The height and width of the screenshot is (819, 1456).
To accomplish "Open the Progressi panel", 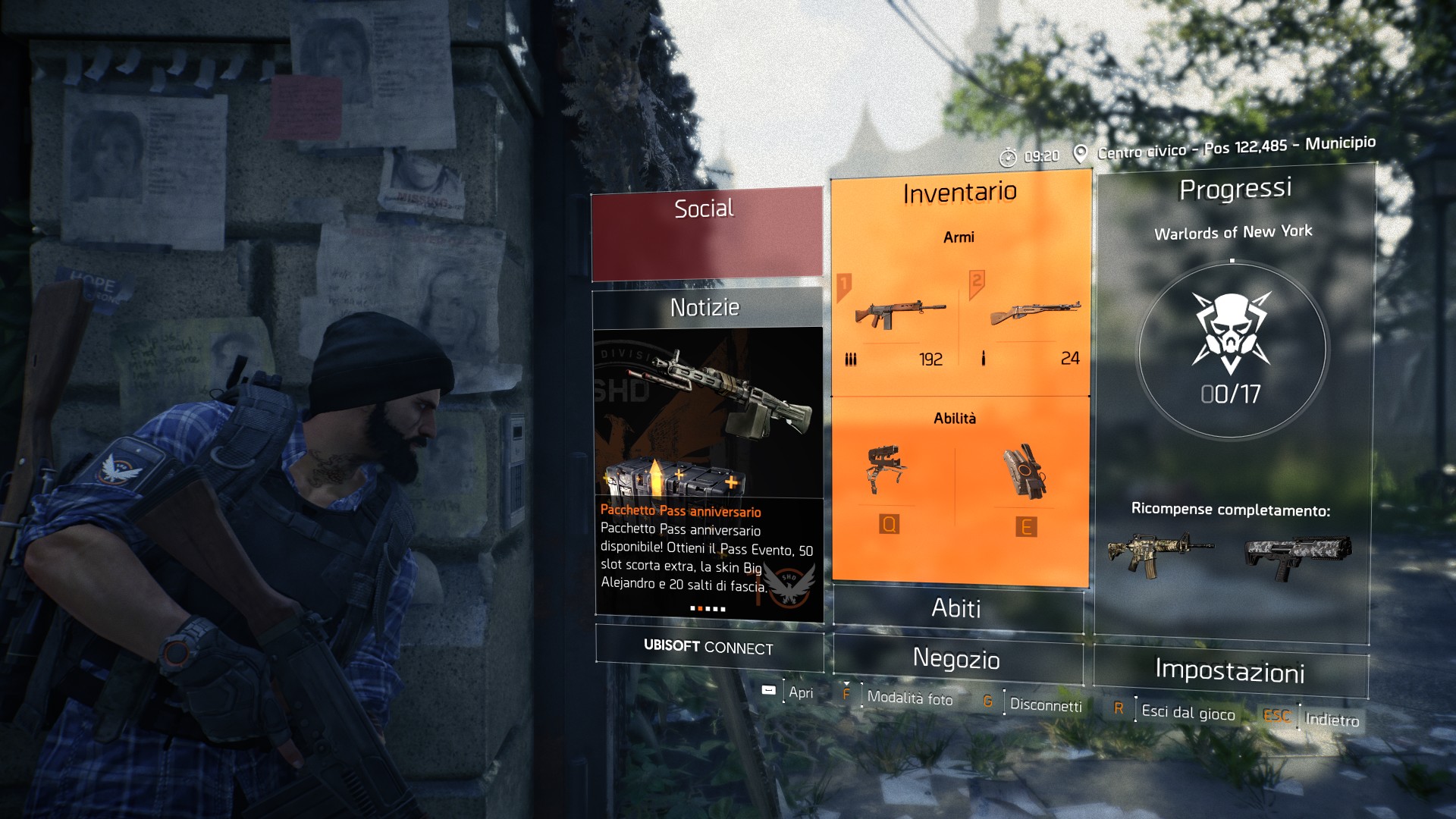I will (x=1235, y=190).
